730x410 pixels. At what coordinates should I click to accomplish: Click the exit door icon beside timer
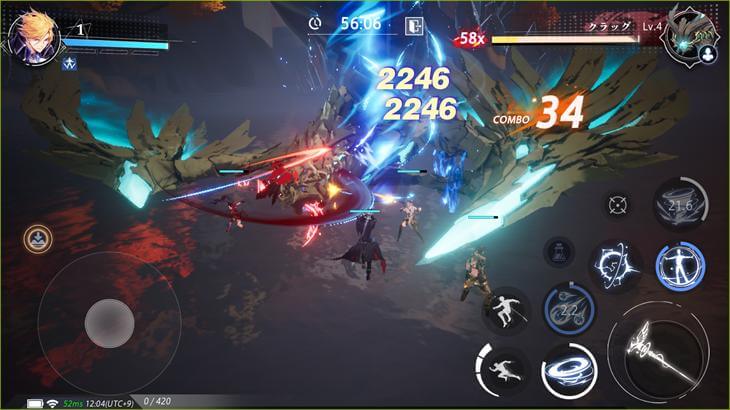410,24
